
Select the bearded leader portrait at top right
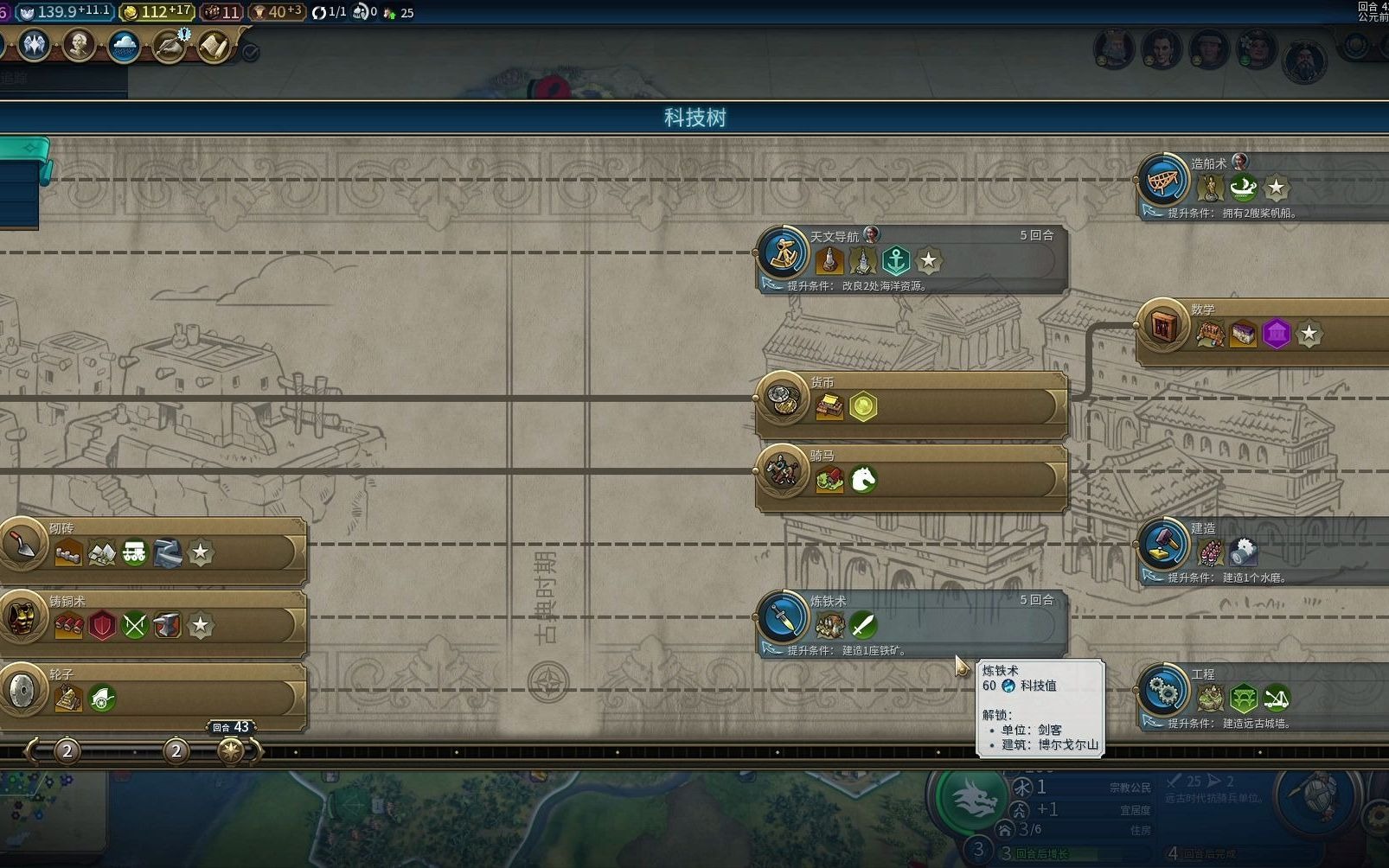1303,61
